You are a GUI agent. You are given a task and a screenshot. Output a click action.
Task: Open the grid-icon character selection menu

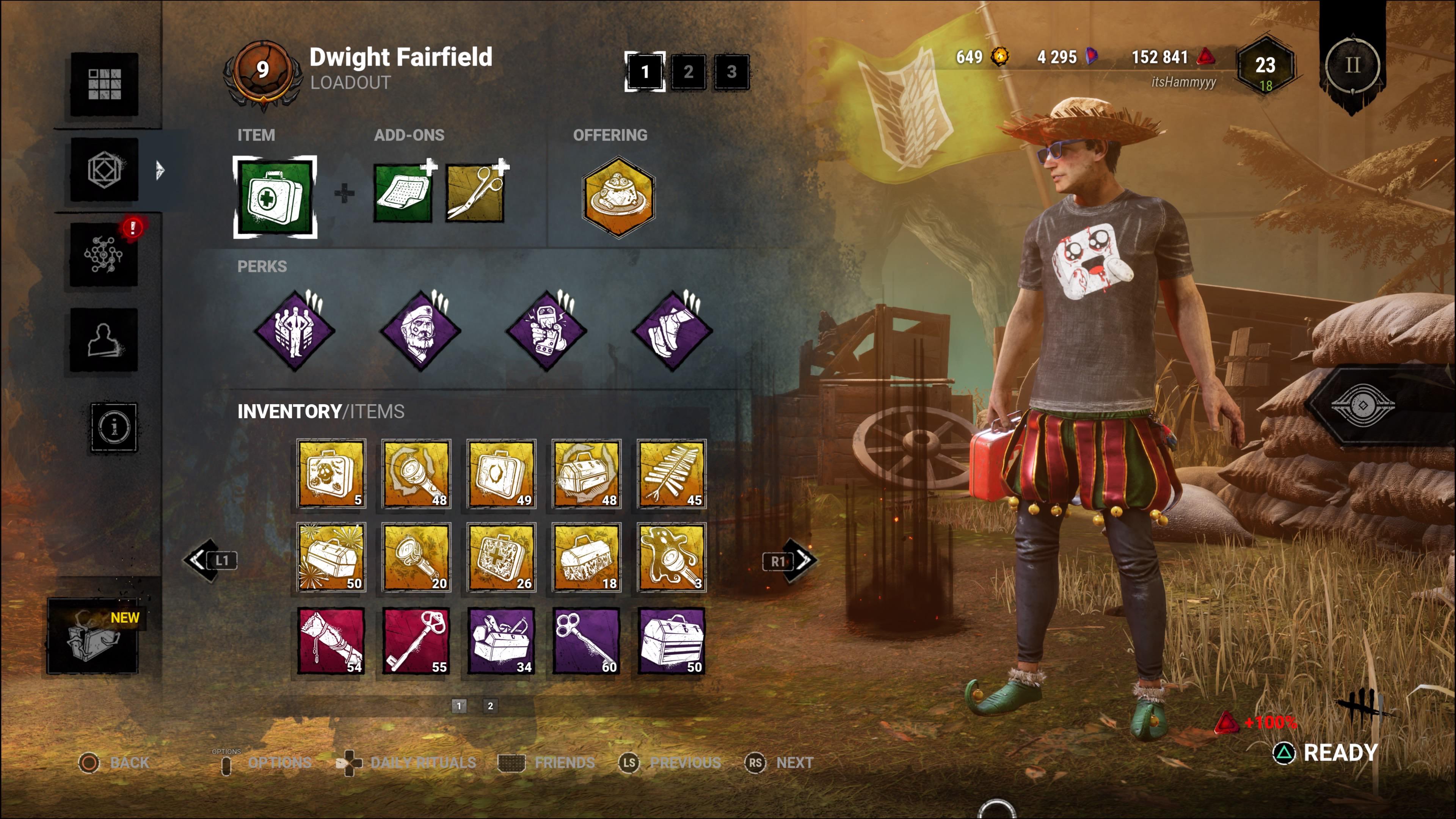pyautogui.click(x=104, y=84)
